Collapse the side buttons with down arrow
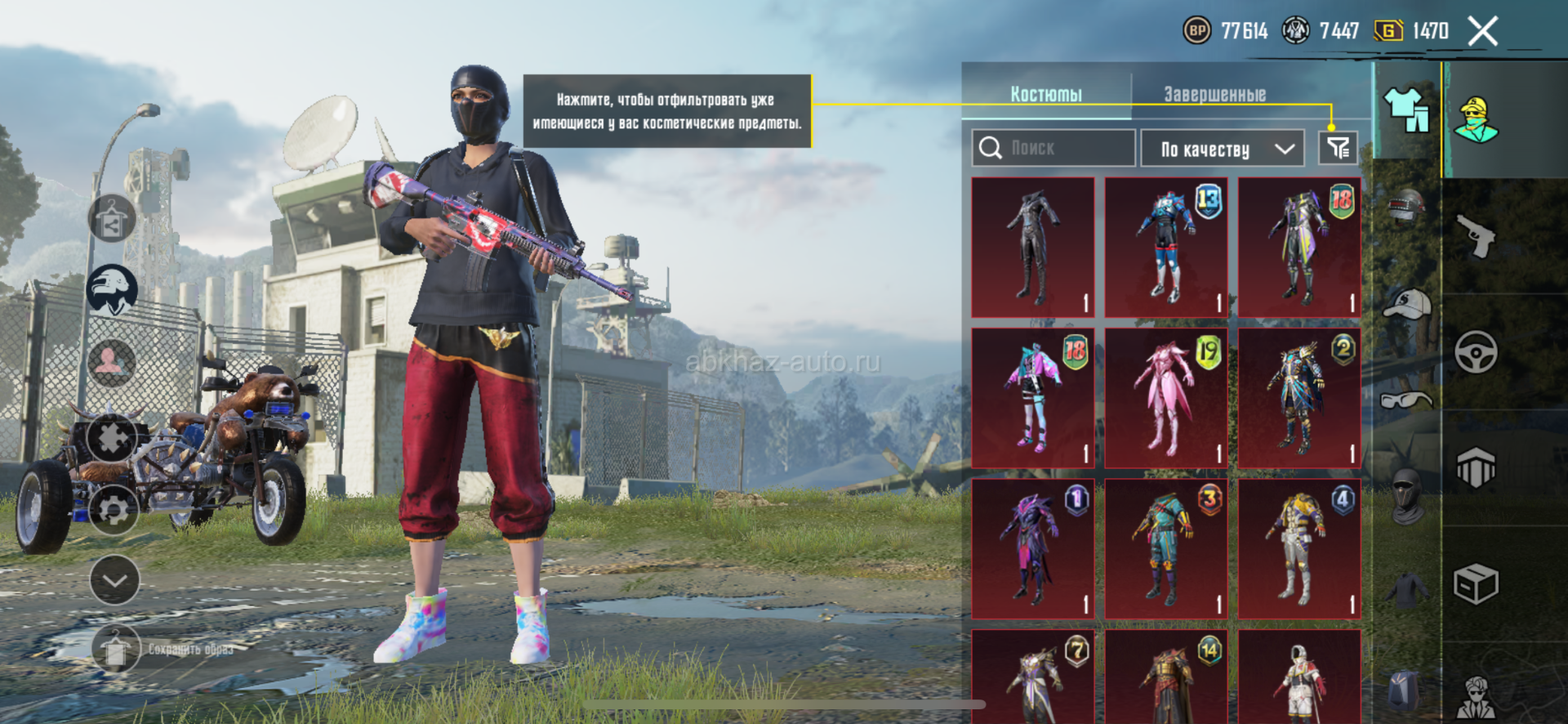 click(x=114, y=580)
